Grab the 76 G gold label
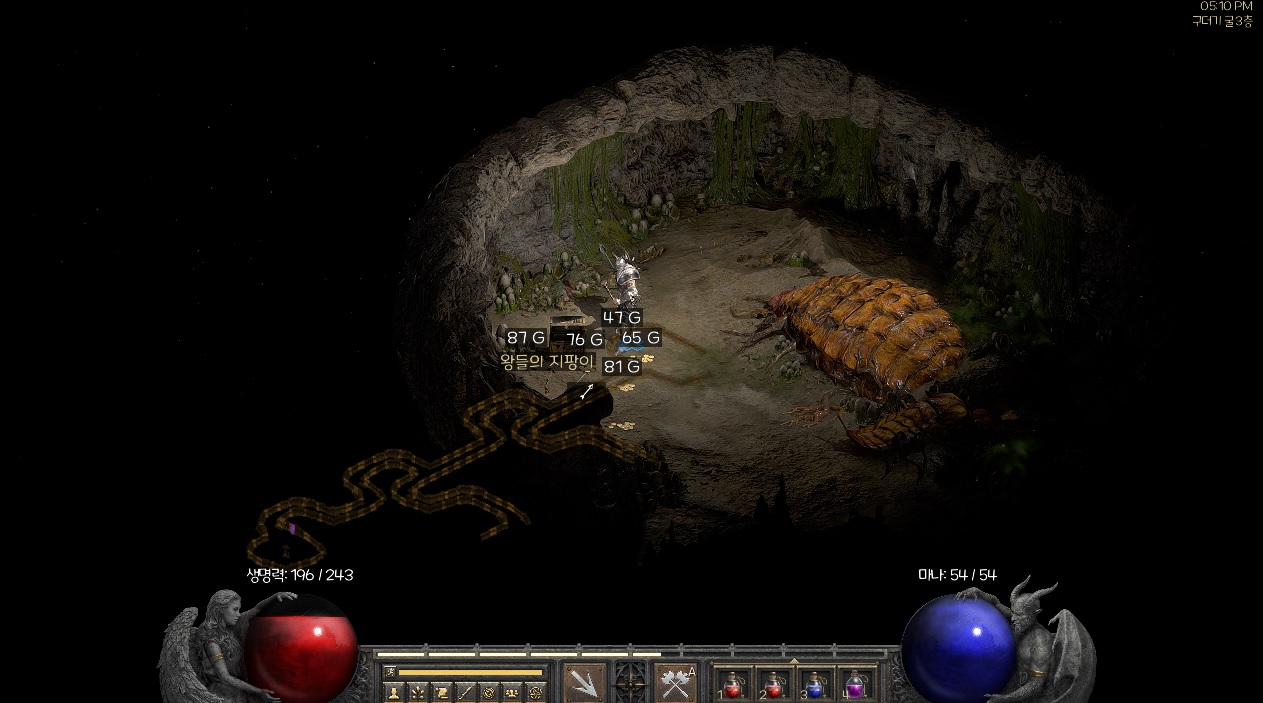This screenshot has width=1263, height=703. [585, 339]
